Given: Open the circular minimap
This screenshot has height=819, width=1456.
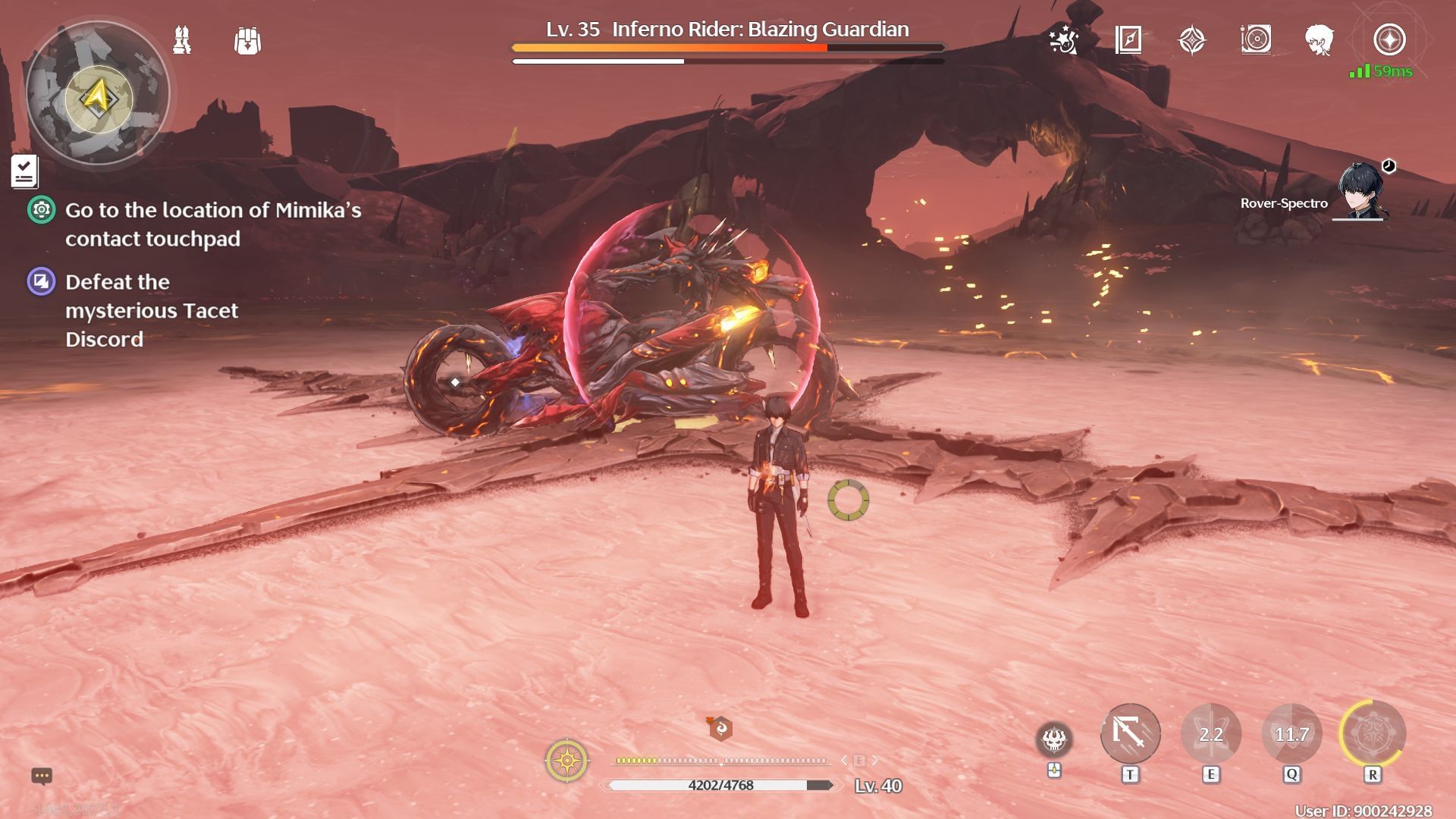Looking at the screenshot, I should (98, 94).
